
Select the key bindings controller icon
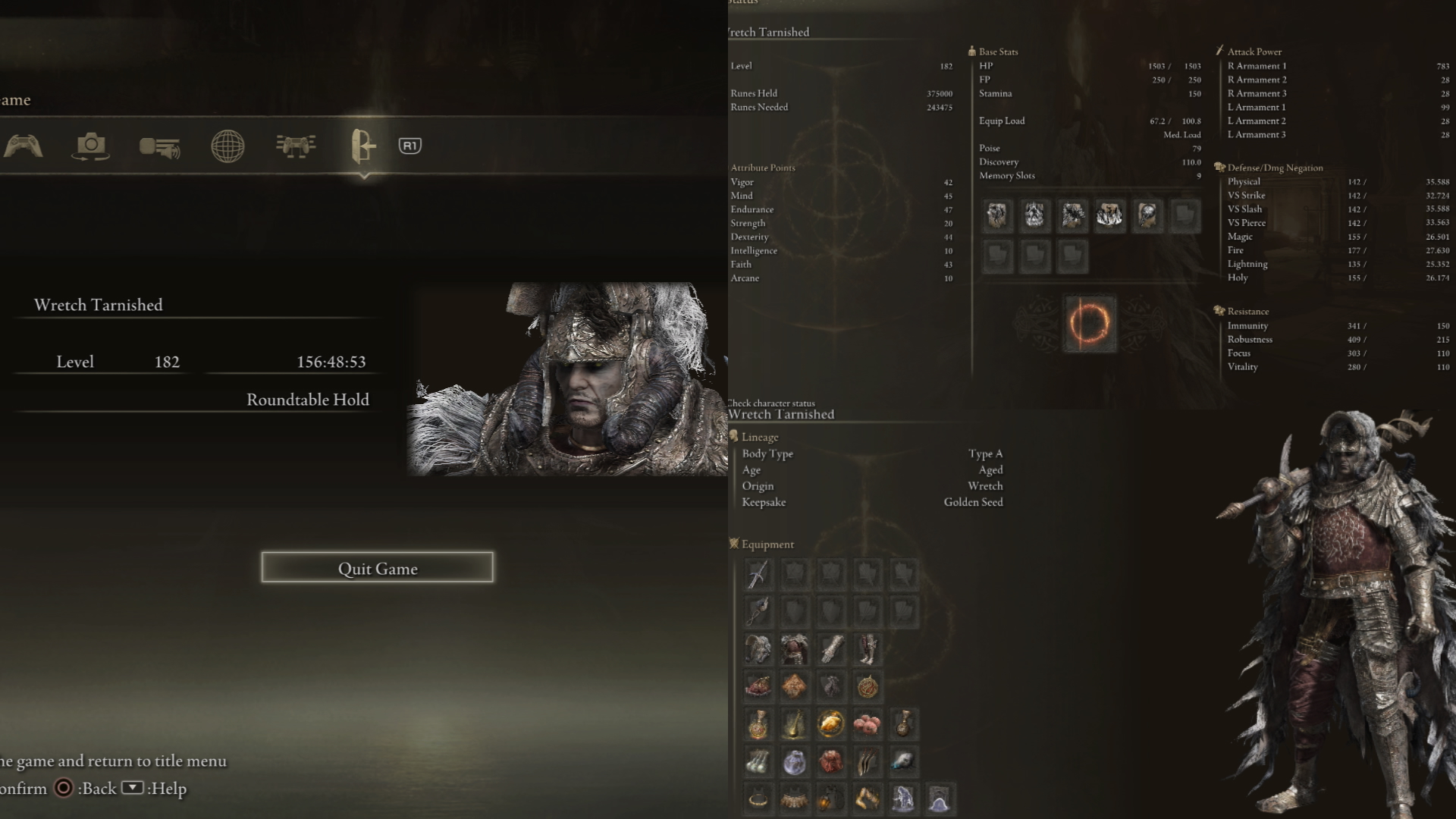pyautogui.click(x=296, y=146)
